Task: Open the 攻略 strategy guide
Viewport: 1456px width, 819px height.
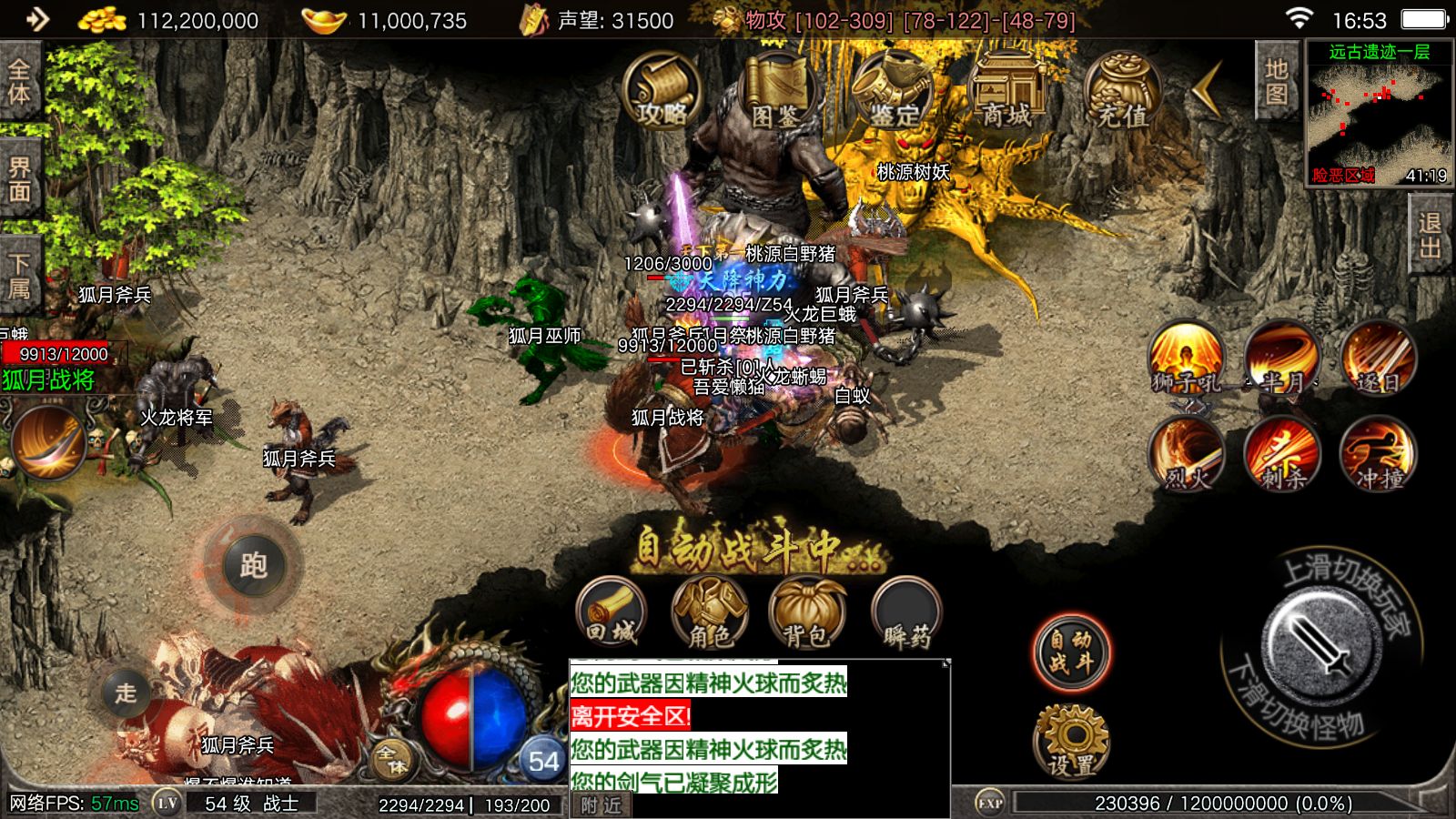Action: (x=662, y=91)
